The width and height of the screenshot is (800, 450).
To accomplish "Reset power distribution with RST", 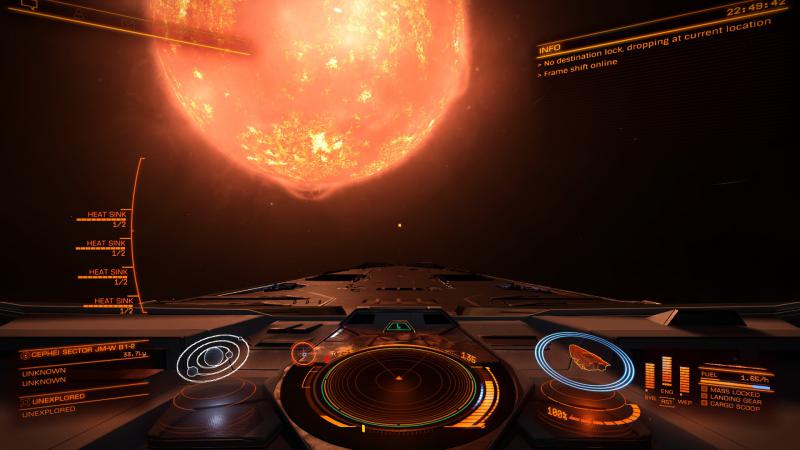I will point(667,400).
